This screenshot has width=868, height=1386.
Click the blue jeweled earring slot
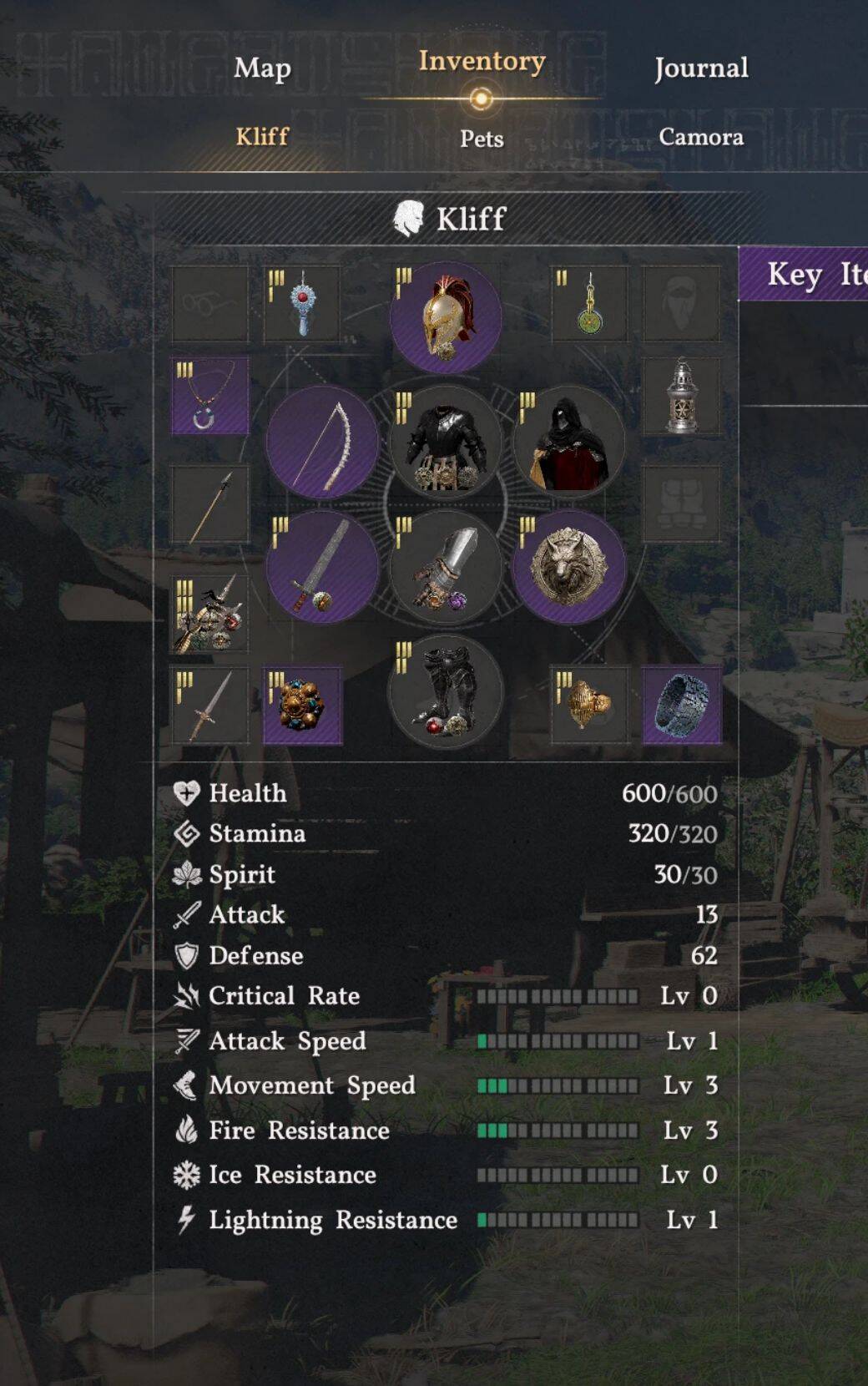coord(302,304)
